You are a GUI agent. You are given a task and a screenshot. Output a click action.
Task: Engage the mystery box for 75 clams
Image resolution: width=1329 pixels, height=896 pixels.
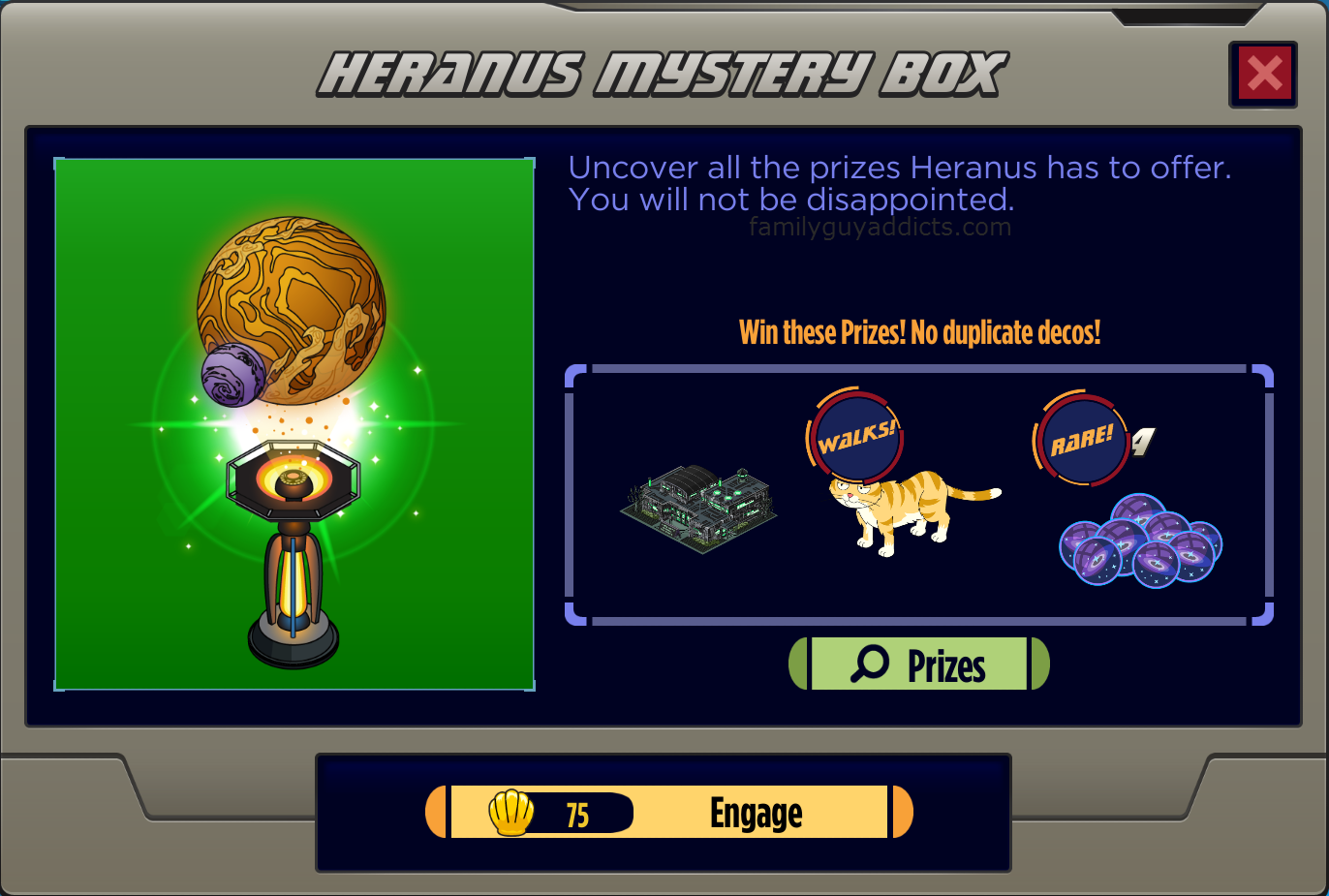669,812
